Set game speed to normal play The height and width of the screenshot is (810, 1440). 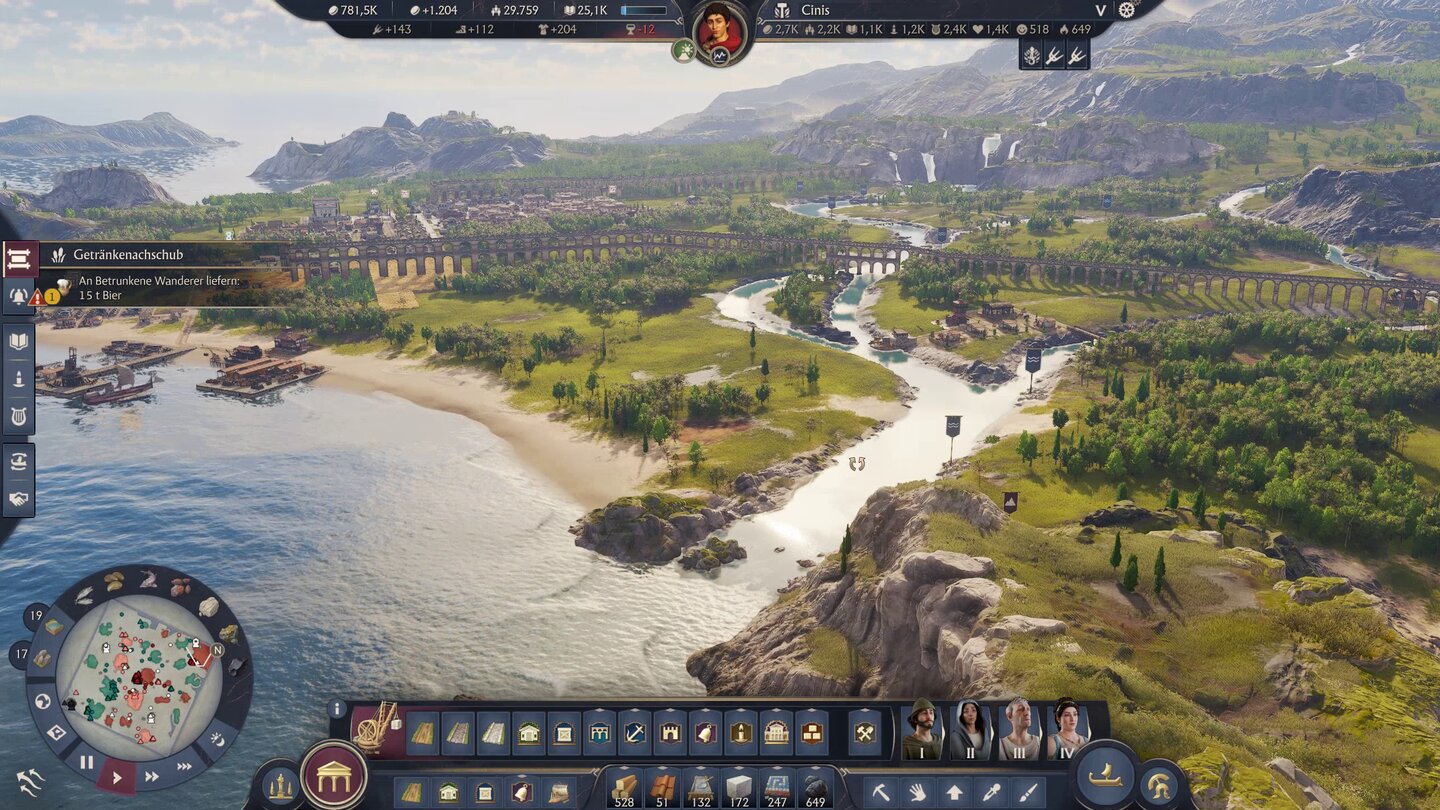117,776
